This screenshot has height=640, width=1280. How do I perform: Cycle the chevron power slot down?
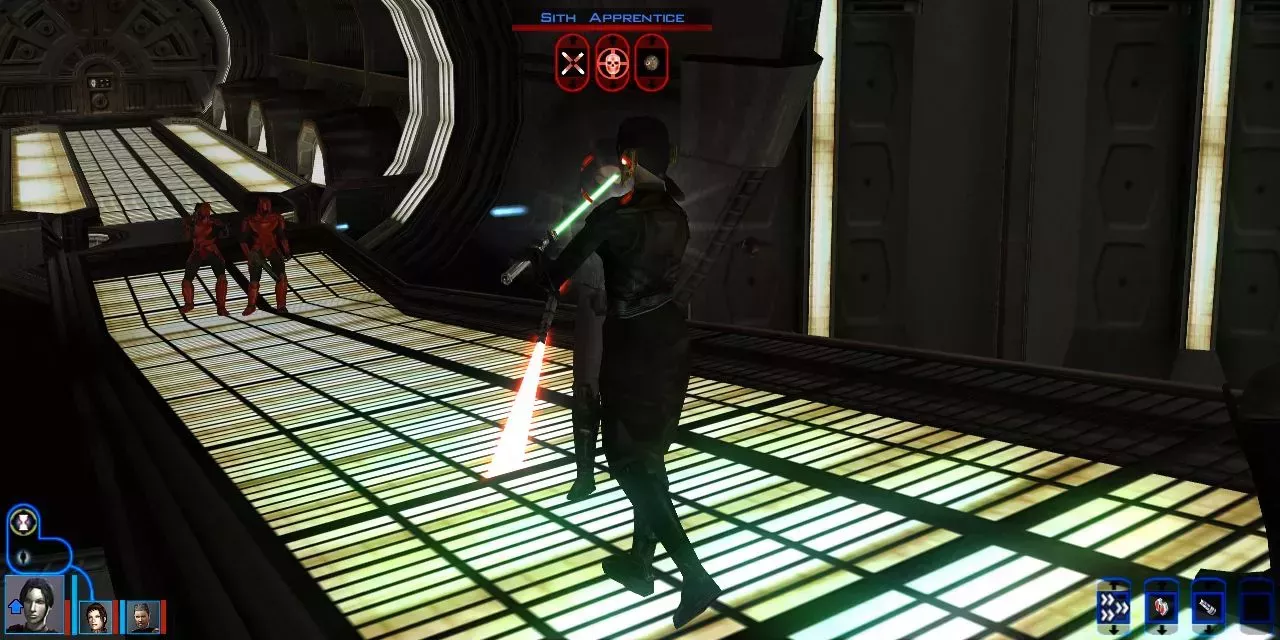(x=1113, y=630)
